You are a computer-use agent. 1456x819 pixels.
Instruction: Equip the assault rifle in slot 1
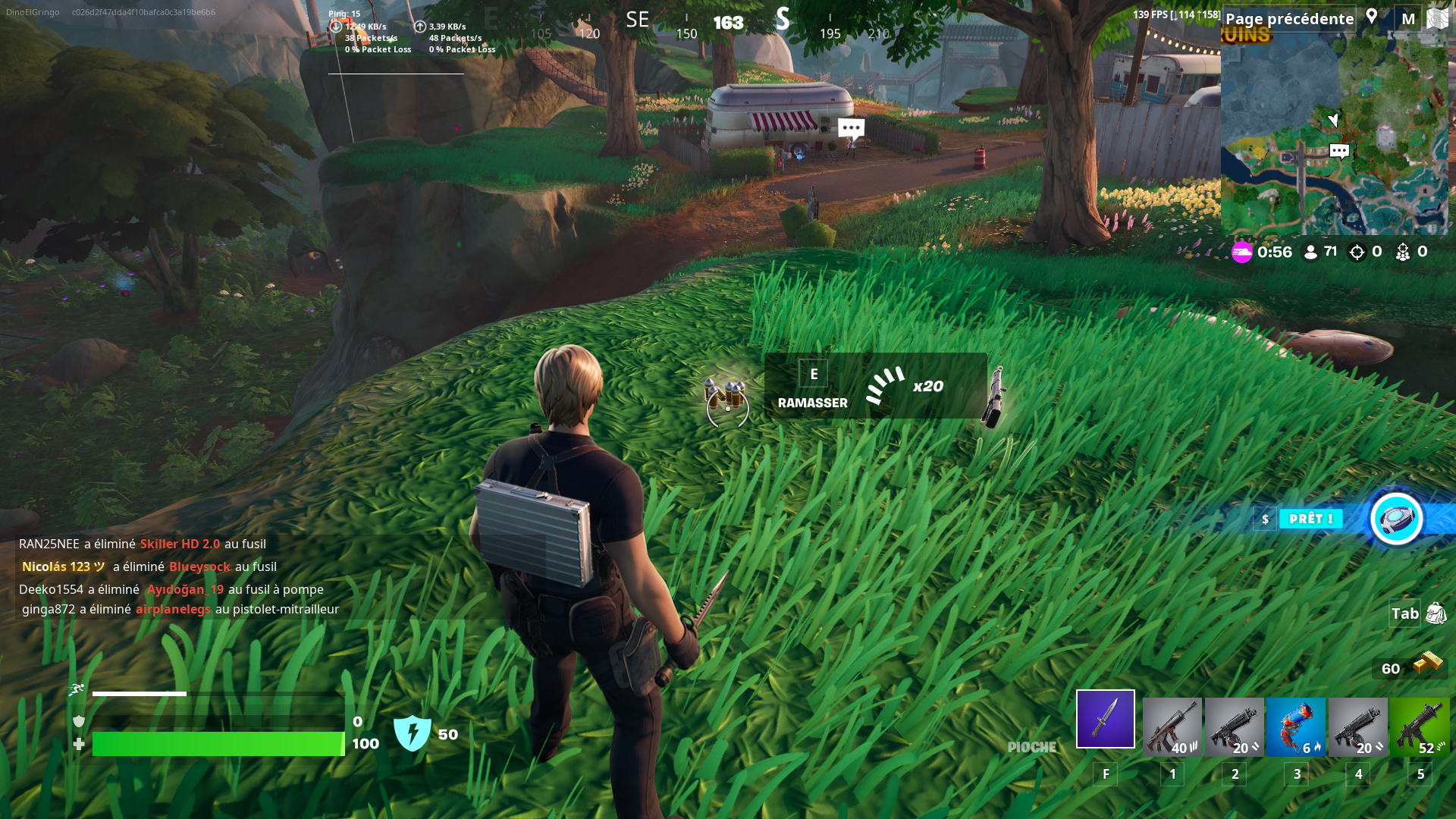point(1173,726)
